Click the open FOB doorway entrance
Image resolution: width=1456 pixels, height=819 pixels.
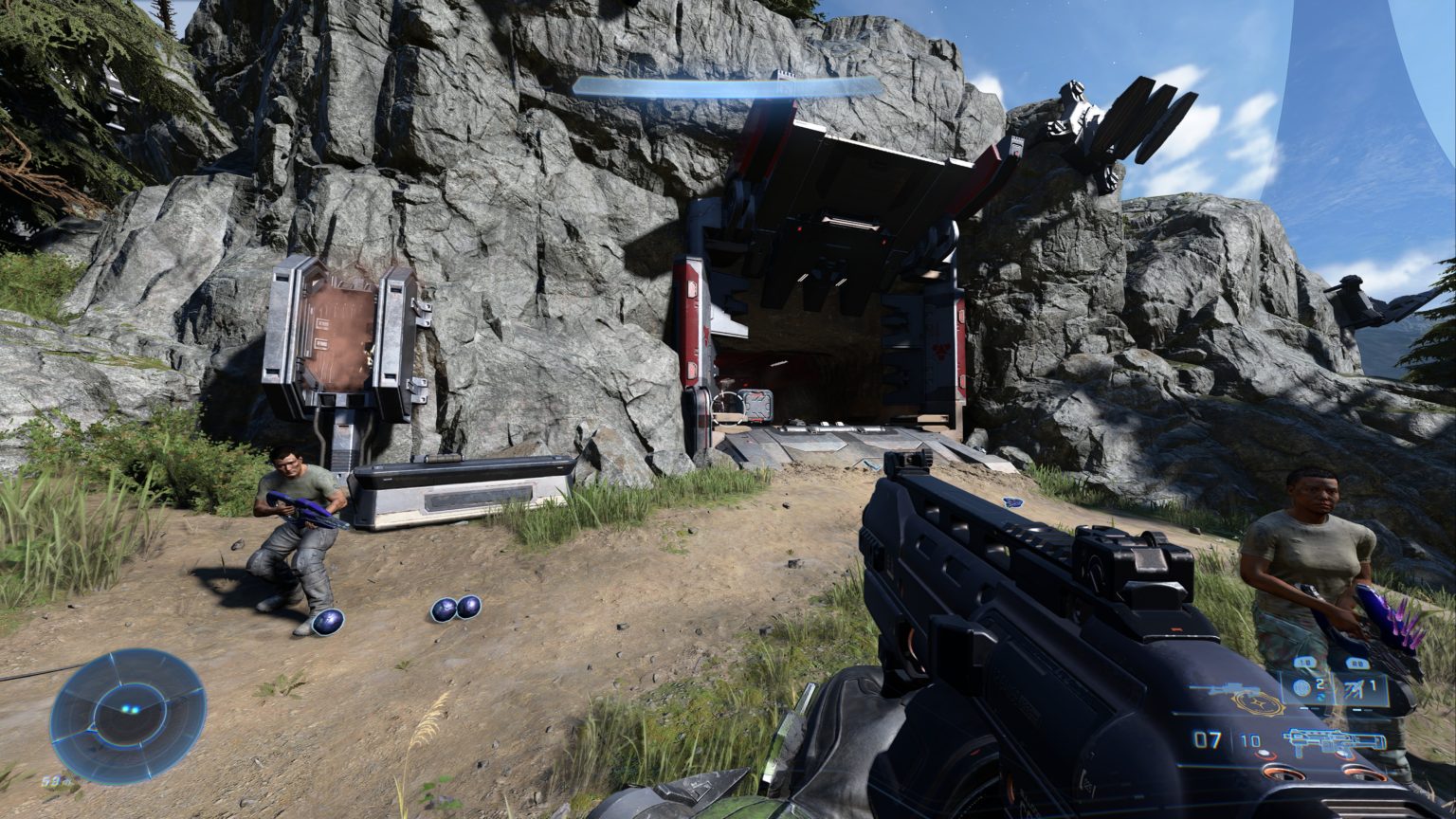click(x=834, y=370)
